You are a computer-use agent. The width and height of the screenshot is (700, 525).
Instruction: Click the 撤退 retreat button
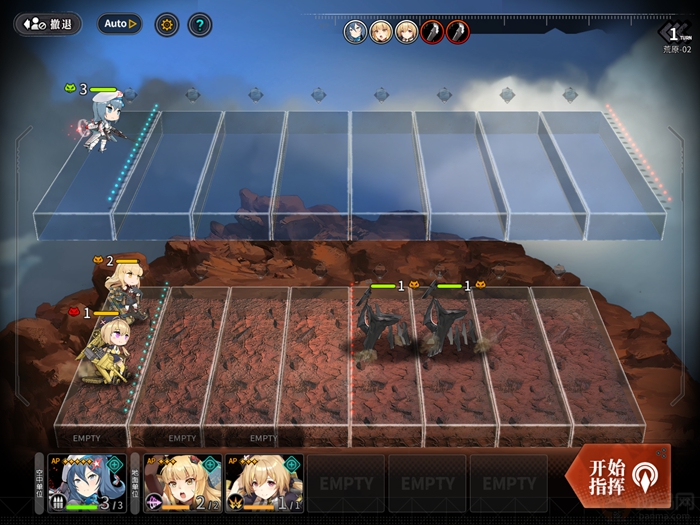(48, 23)
